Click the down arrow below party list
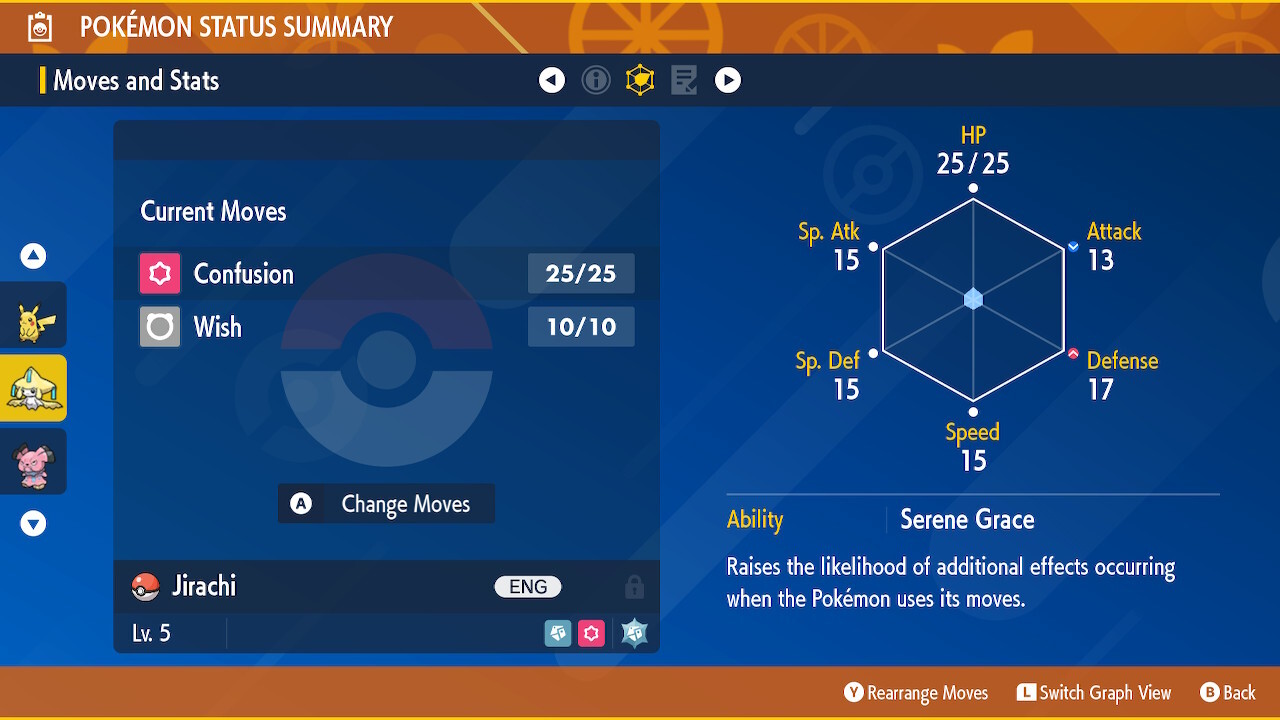Image resolution: width=1280 pixels, height=720 pixels. coord(34,523)
